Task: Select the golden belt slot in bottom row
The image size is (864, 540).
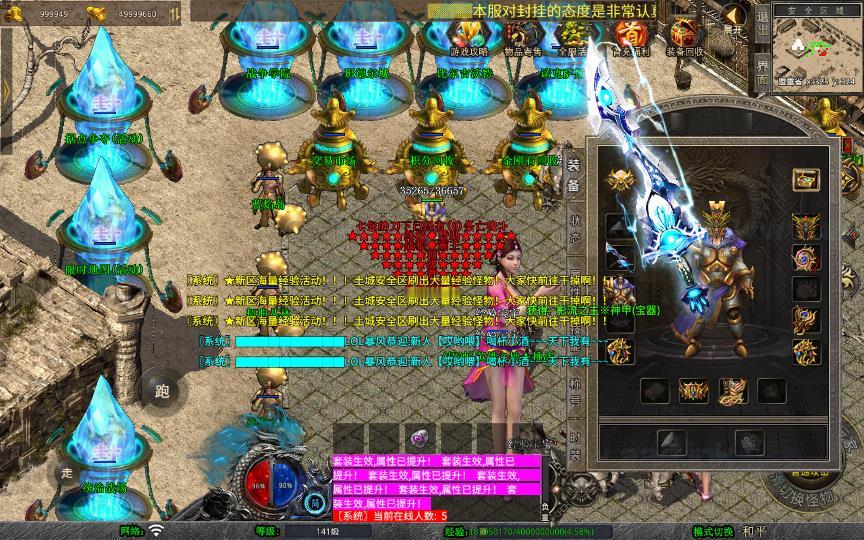Action: coord(693,391)
